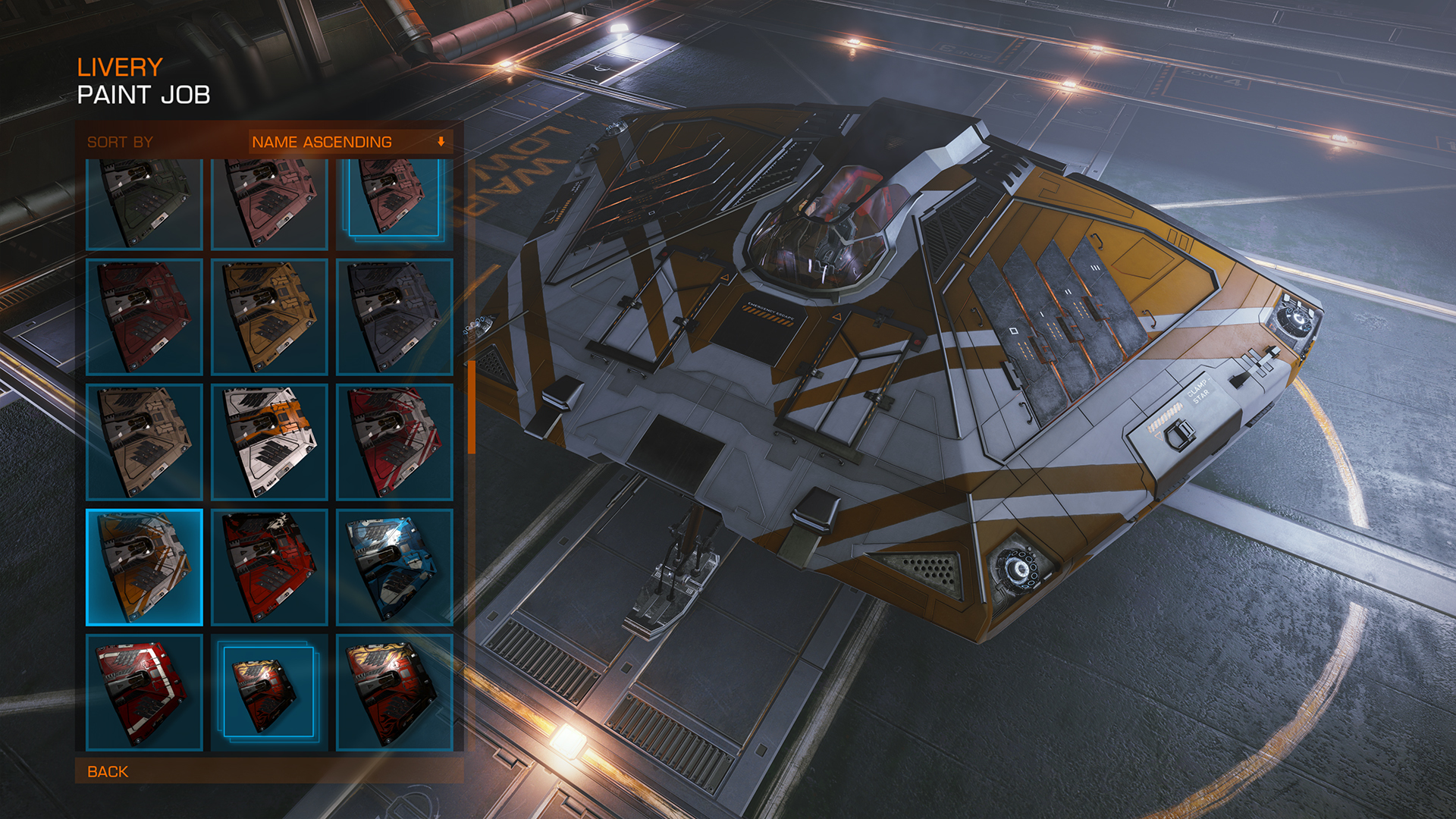Screen dimensions: 1456x819
Task: Pick the golden tan paint job
Action: (269, 317)
